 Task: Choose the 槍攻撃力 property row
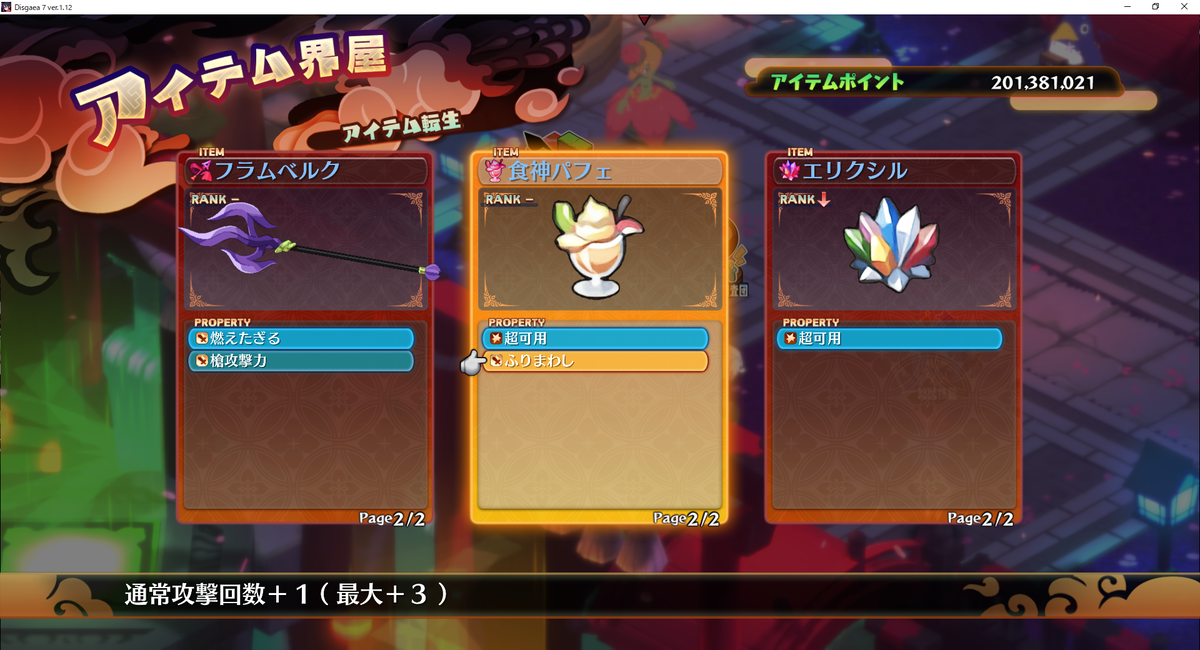(301, 361)
